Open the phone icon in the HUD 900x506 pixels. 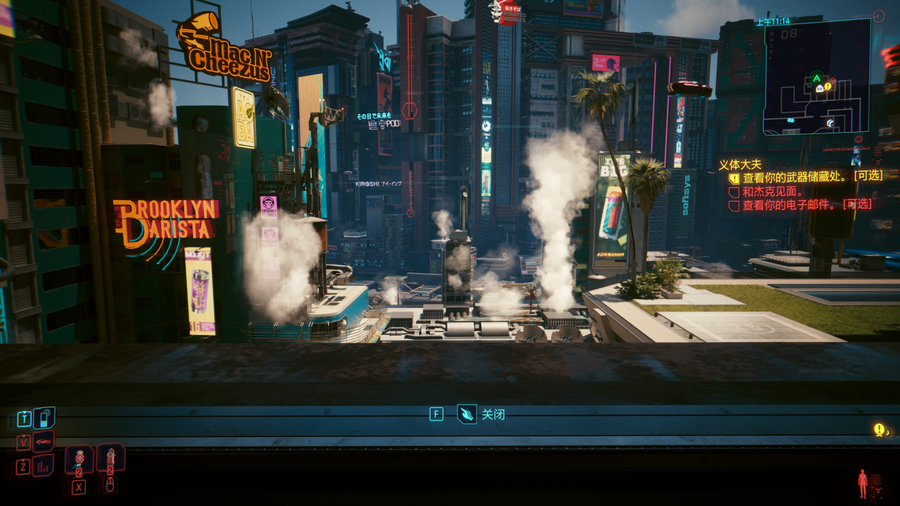[44, 418]
